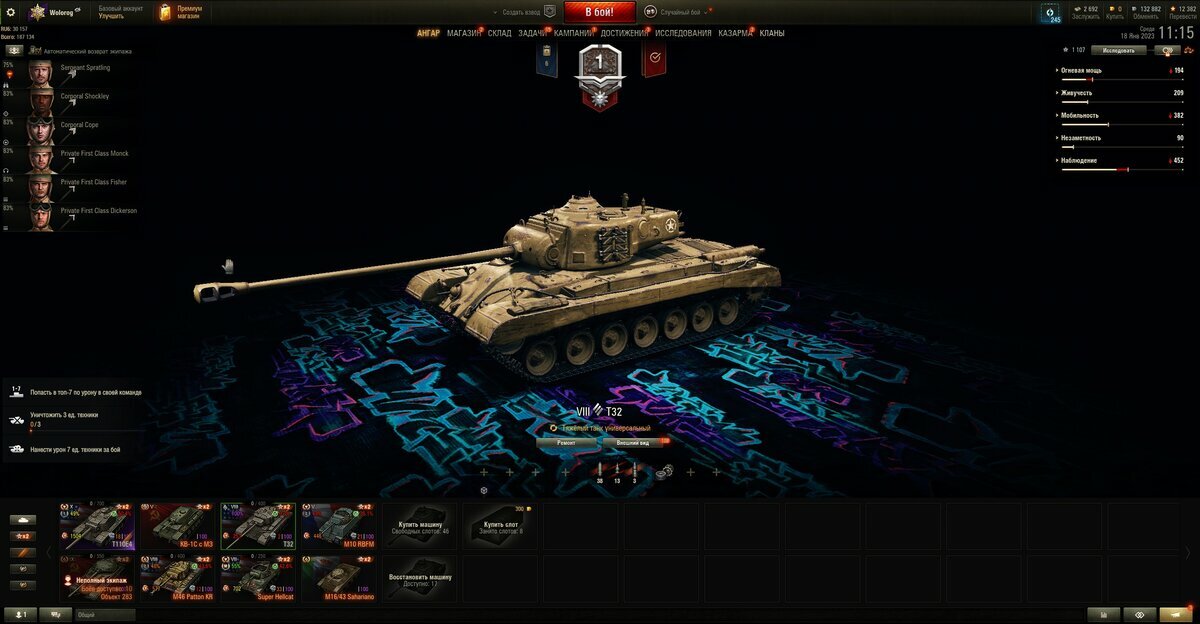Screen dimensions: 1200x624
Task: Select the M10 RBFM tank
Action: pos(338,526)
